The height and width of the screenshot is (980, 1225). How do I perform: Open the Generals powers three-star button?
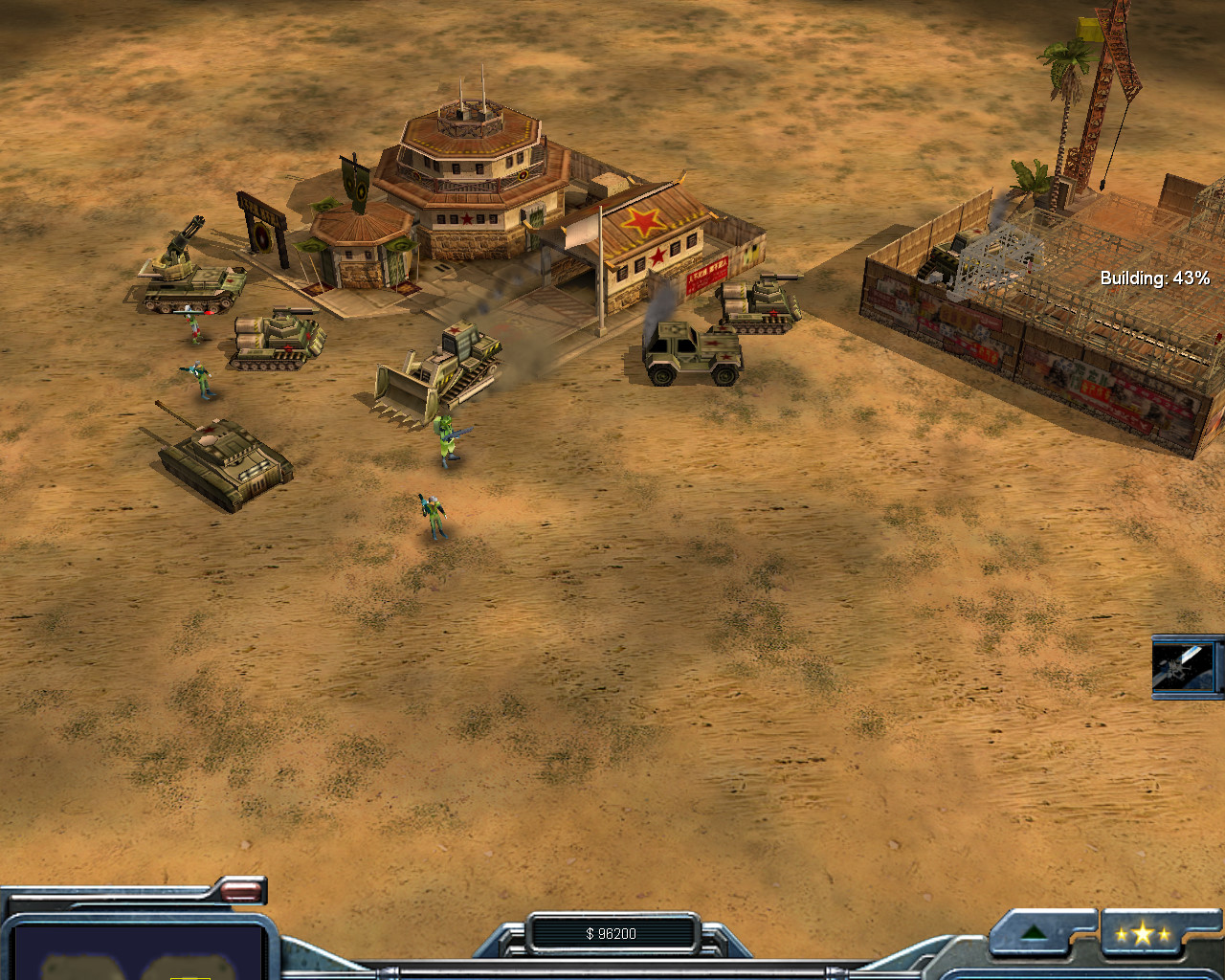[1143, 934]
